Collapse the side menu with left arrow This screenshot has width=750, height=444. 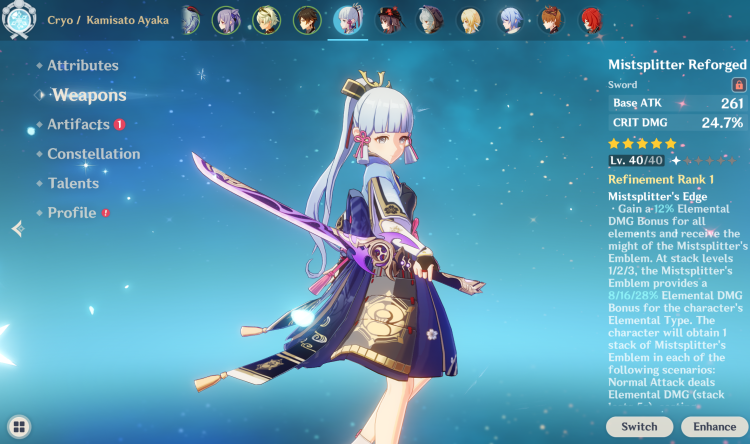(17, 229)
